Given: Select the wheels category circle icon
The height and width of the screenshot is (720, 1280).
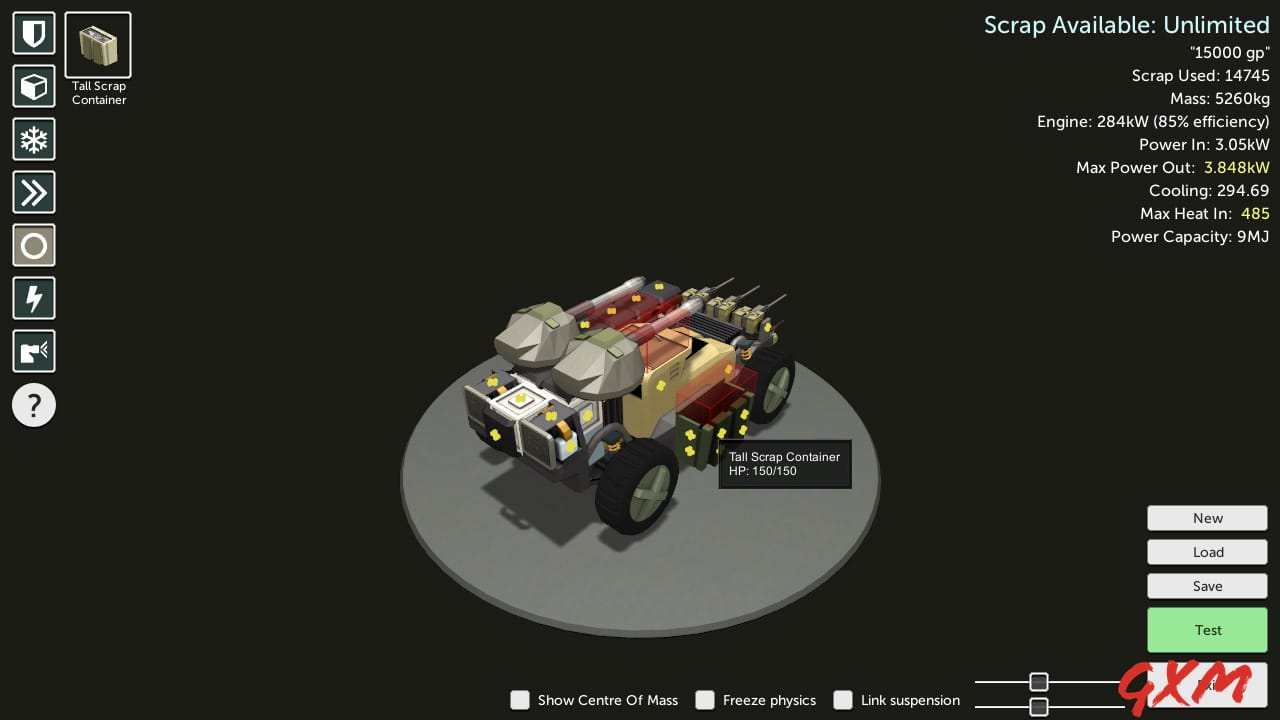Looking at the screenshot, I should tap(33, 245).
